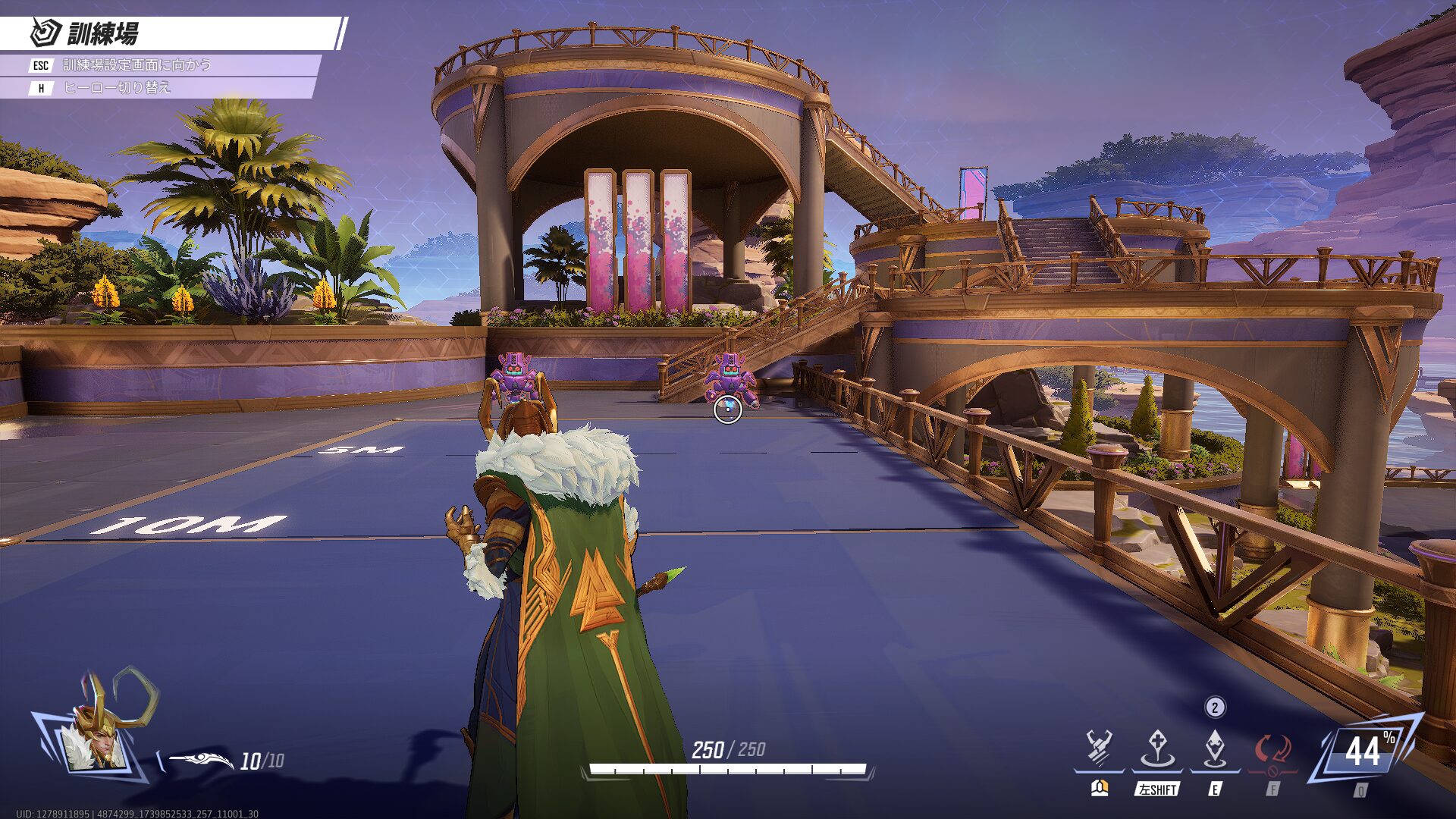Image resolution: width=1456 pixels, height=819 pixels.
Task: Activate the horned helmet ability icon
Action: (x=1099, y=748)
